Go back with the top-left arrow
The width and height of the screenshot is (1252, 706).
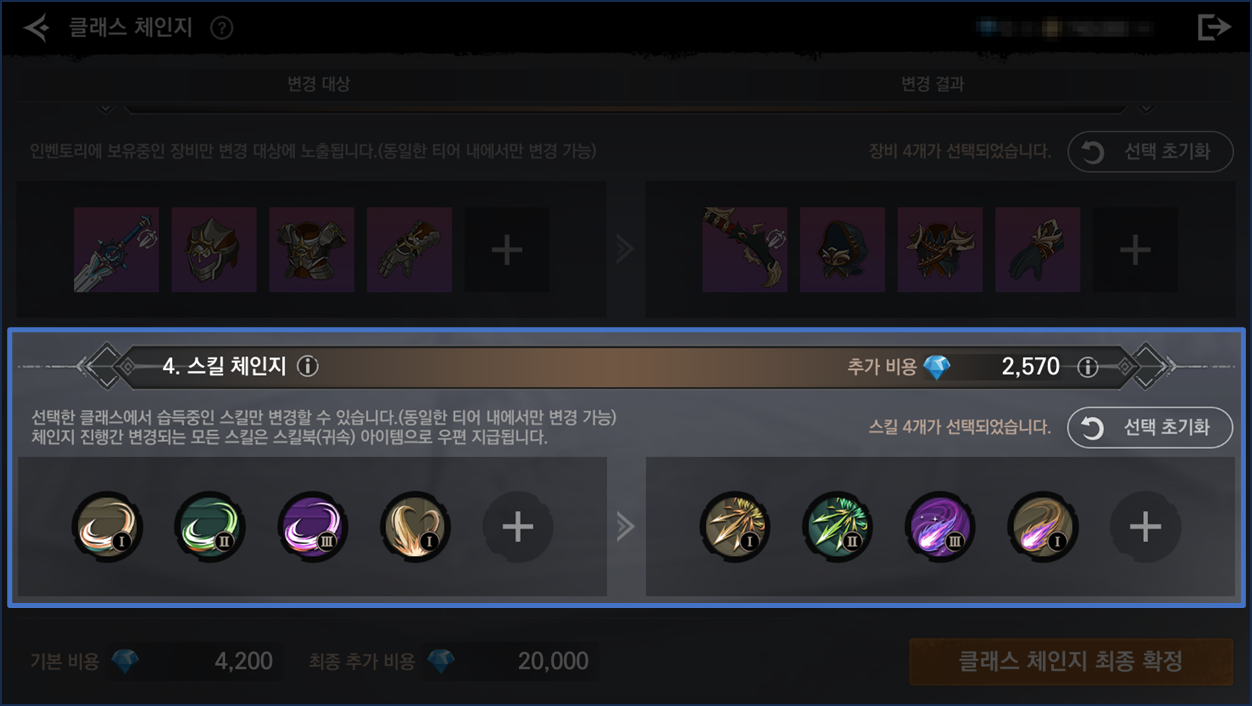pyautogui.click(x=37, y=27)
